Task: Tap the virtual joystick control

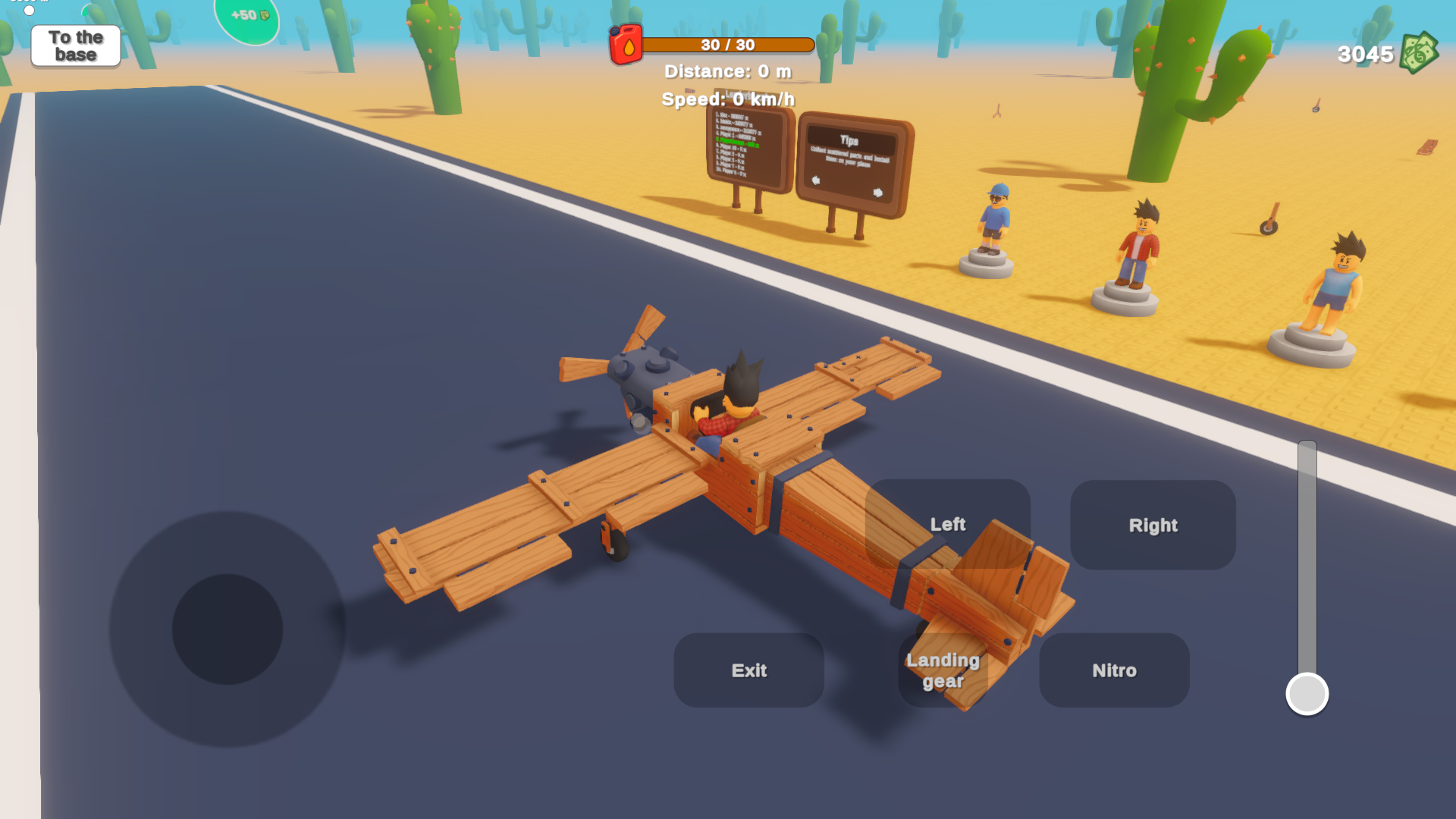Action: pos(227,629)
